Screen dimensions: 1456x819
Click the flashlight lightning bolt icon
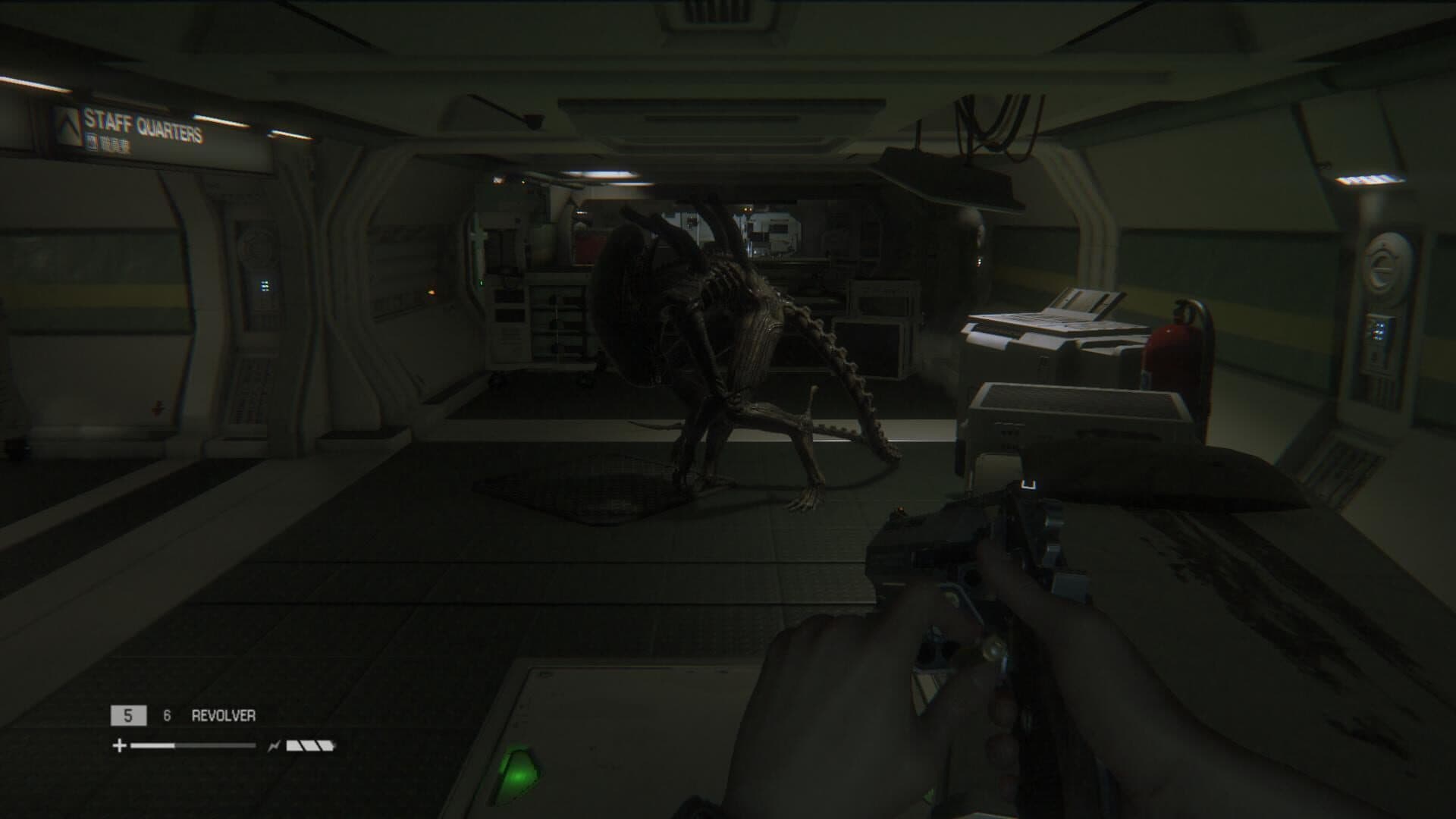pos(274,745)
